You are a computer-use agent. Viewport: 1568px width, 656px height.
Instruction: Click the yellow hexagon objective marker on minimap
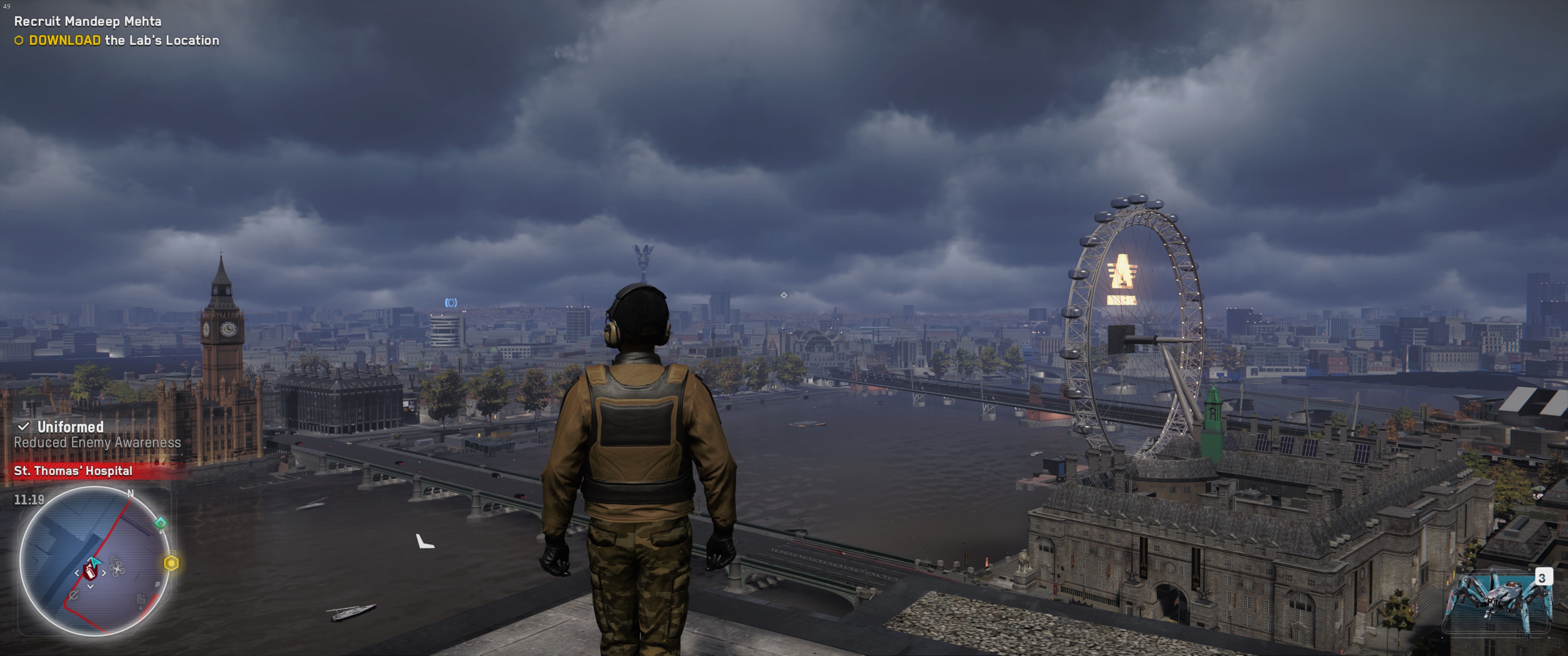pyautogui.click(x=172, y=564)
